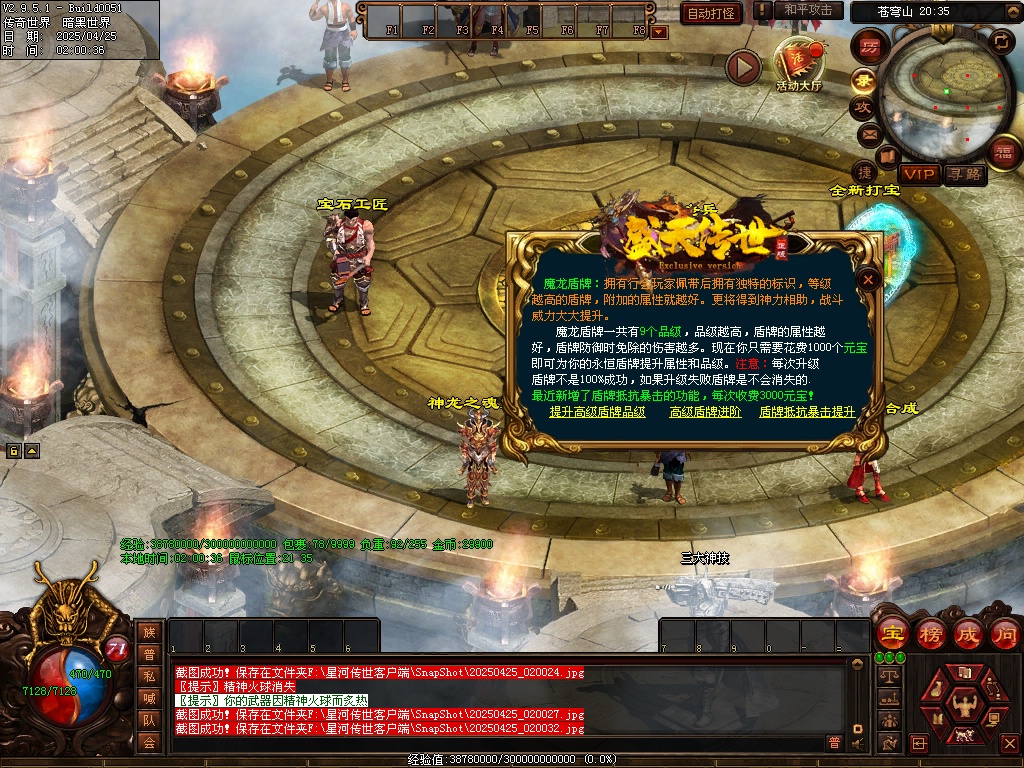Open the 宝 treasure shop orb
The image size is (1024, 768).
(891, 634)
